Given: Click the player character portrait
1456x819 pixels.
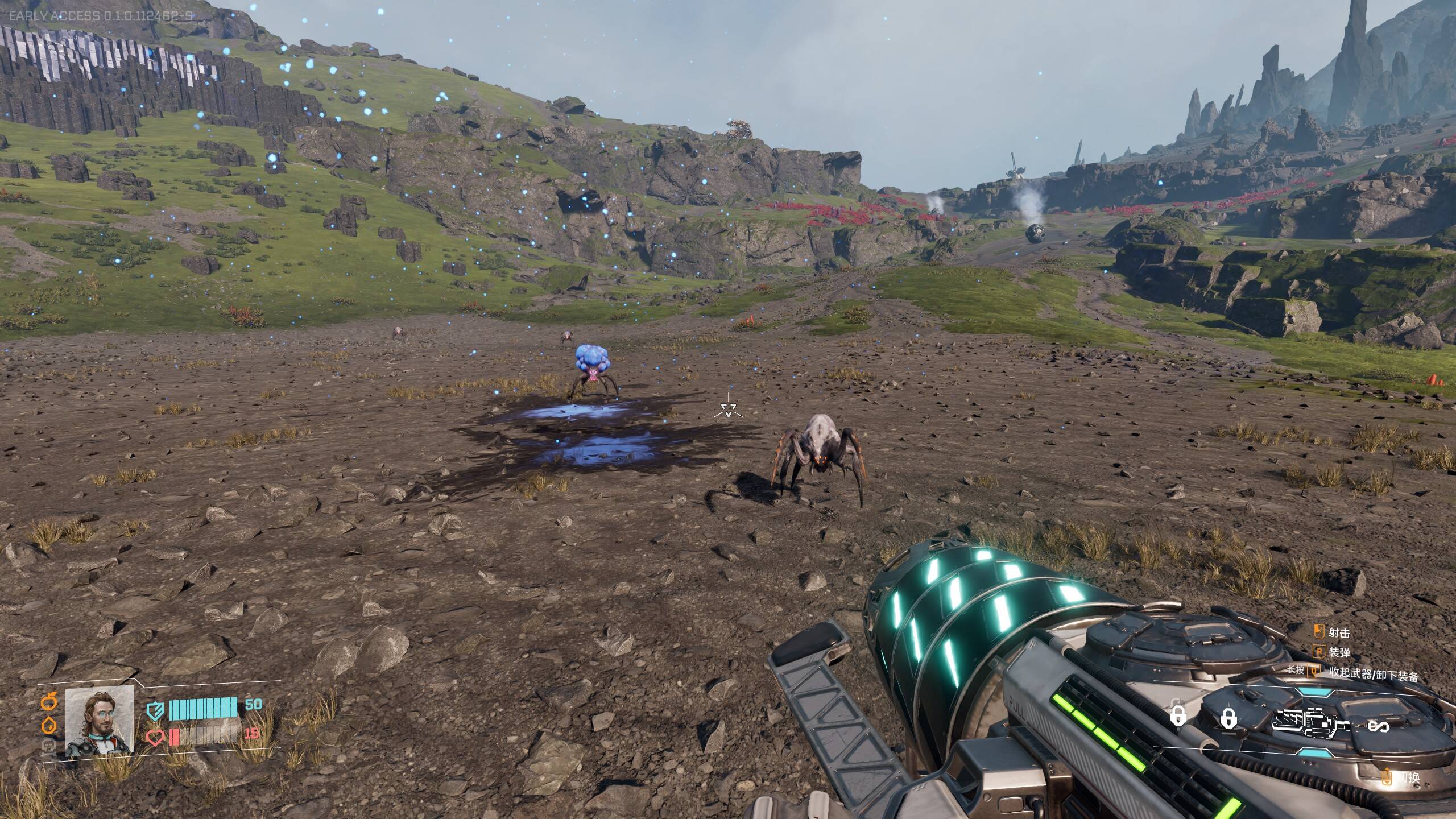Looking at the screenshot, I should (x=100, y=721).
